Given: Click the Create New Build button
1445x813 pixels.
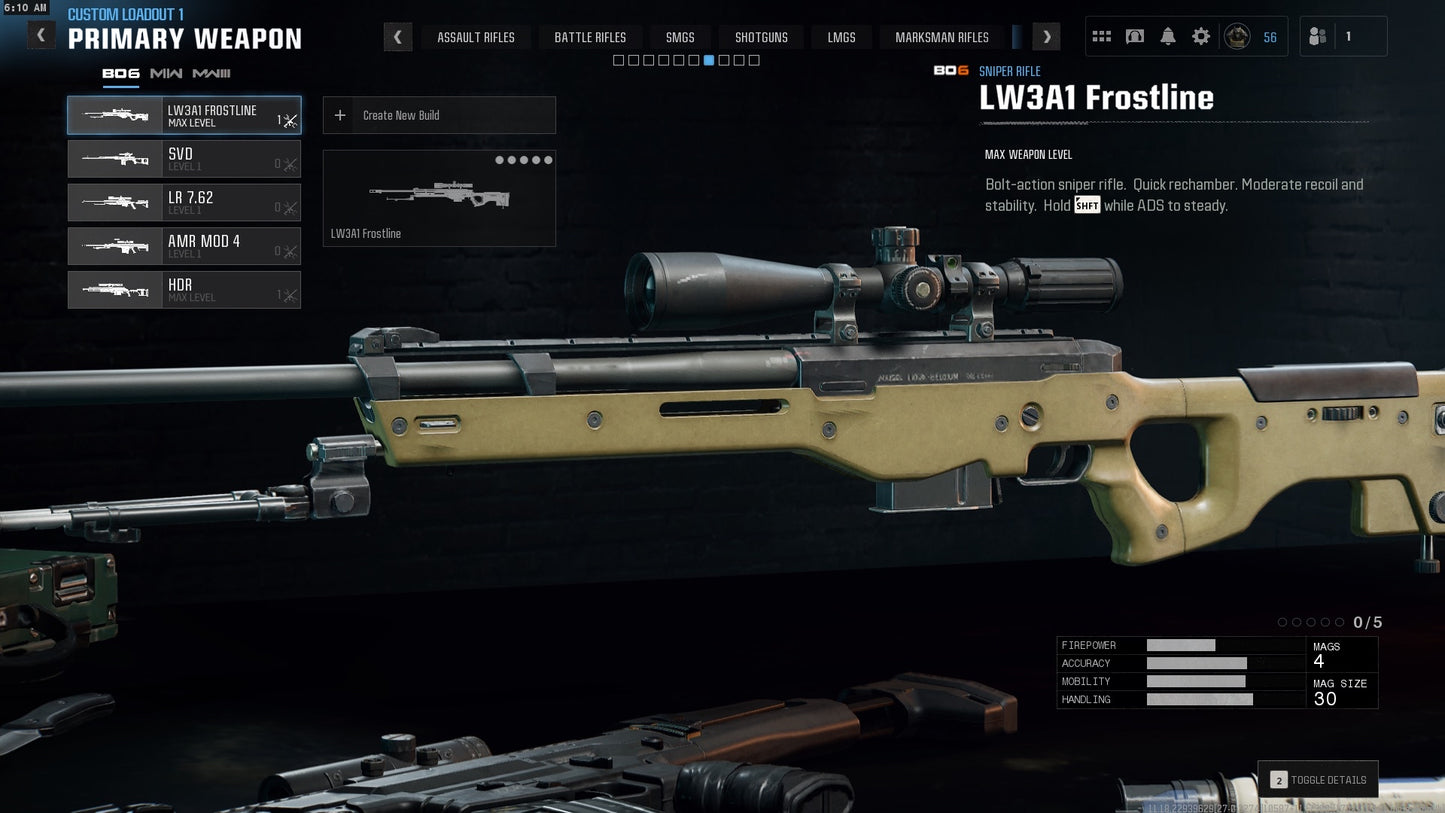Looking at the screenshot, I should point(439,114).
